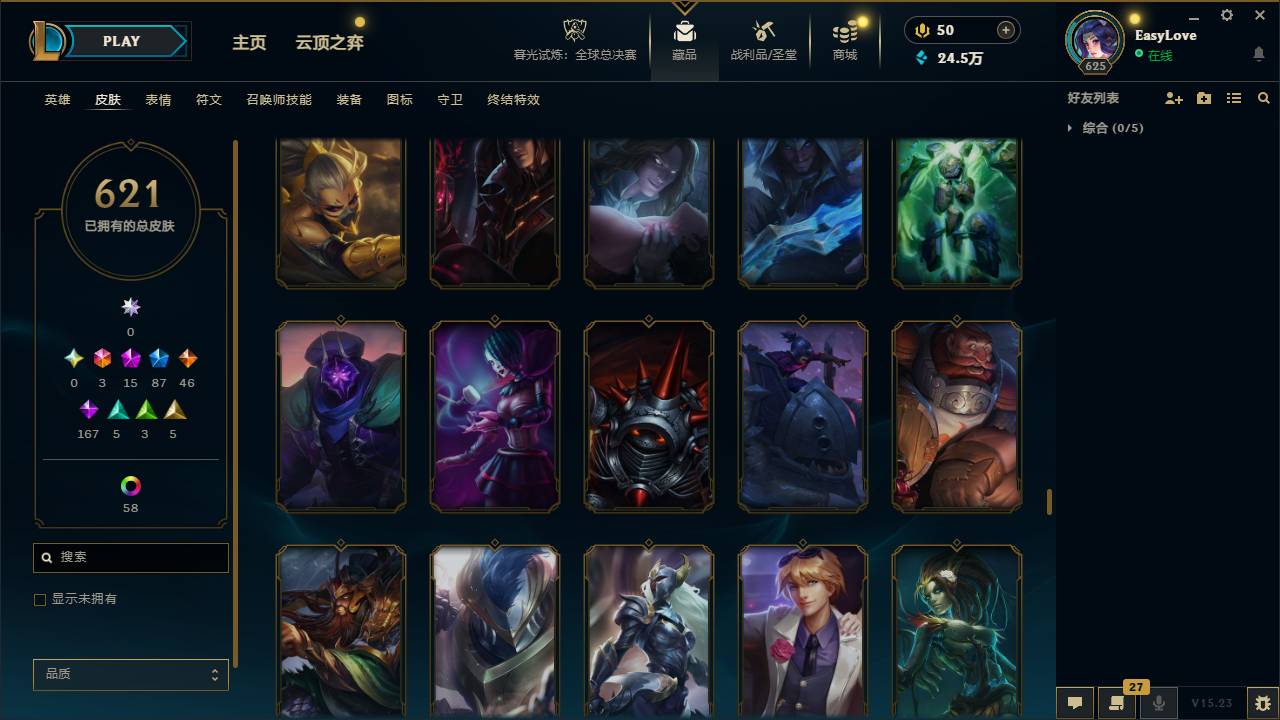Click the EasyLove profile avatar
1280x720 pixels.
pos(1093,42)
